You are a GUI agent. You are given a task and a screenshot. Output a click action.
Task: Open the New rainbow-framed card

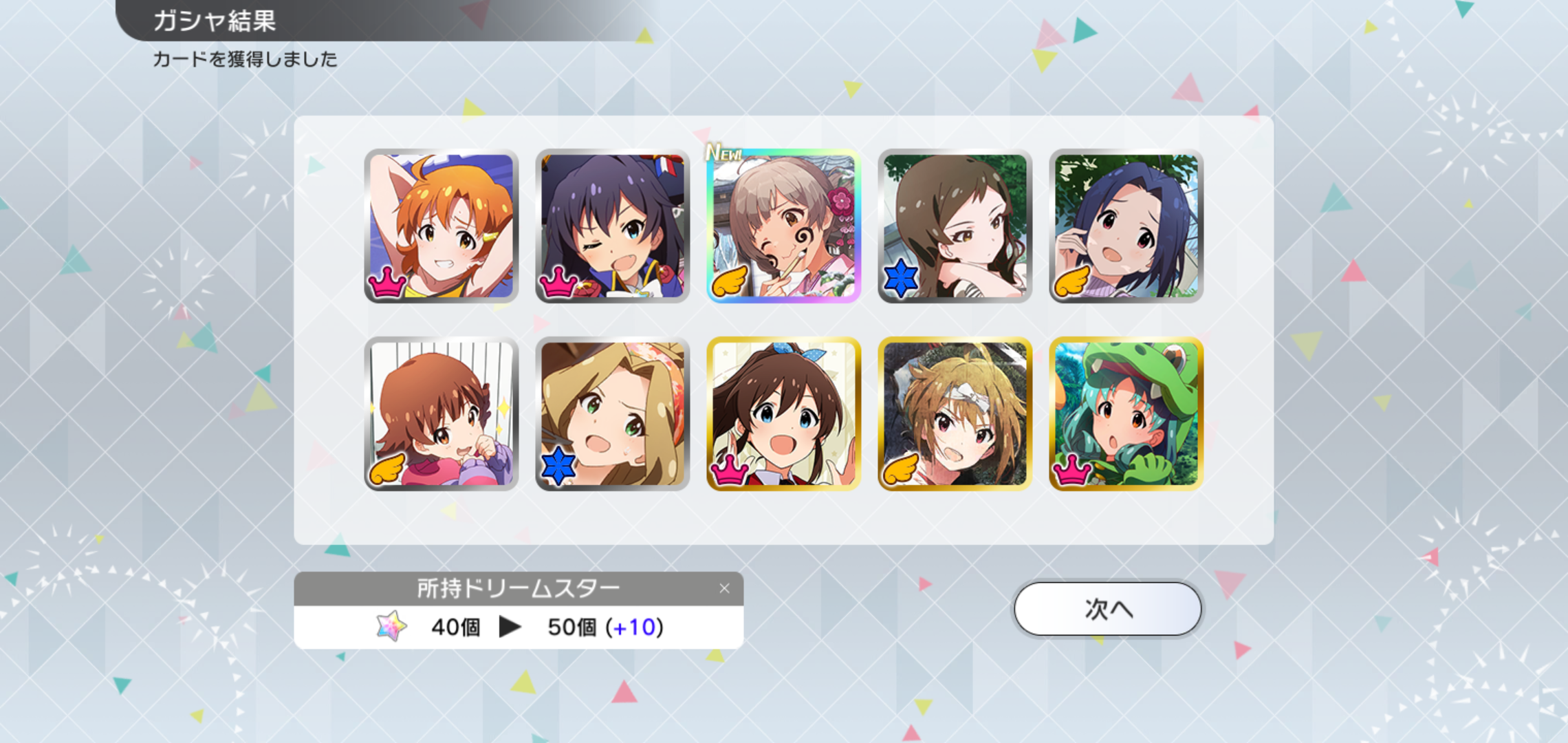click(784, 226)
